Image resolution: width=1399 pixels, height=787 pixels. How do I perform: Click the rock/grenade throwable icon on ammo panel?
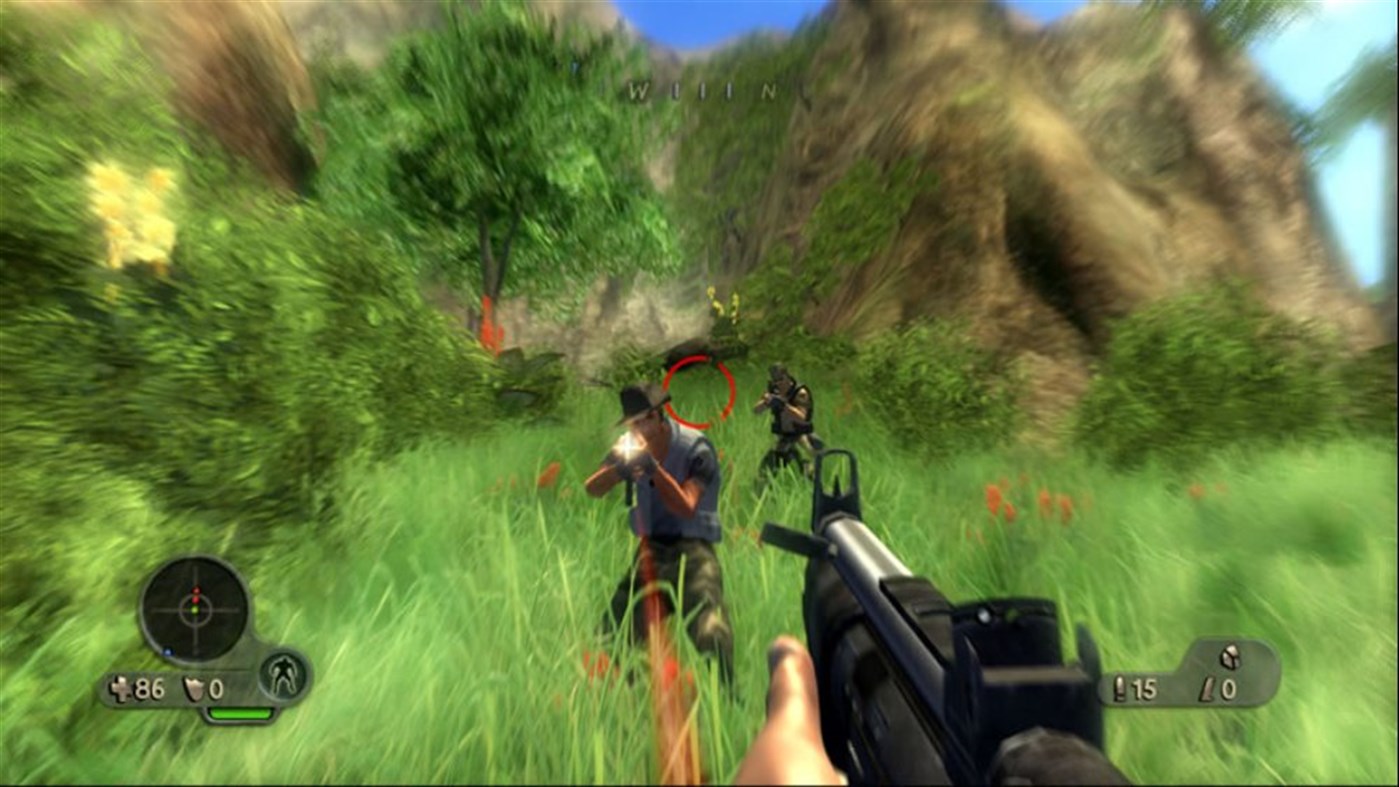point(1230,656)
